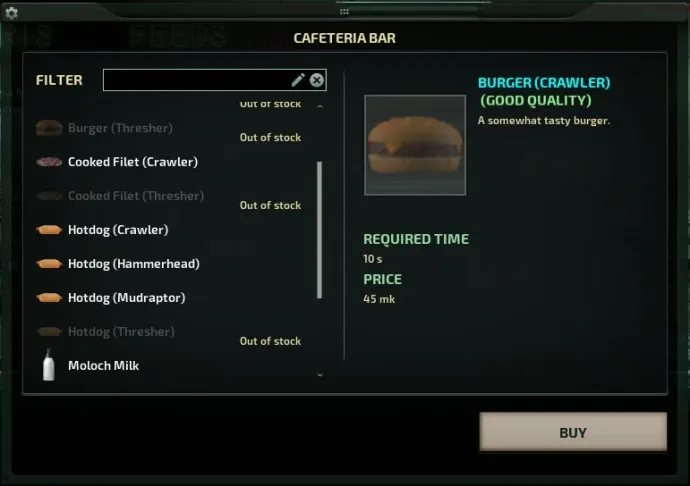690x486 pixels.
Task: Click the scroll-down arrow of the list
Action: click(320, 375)
